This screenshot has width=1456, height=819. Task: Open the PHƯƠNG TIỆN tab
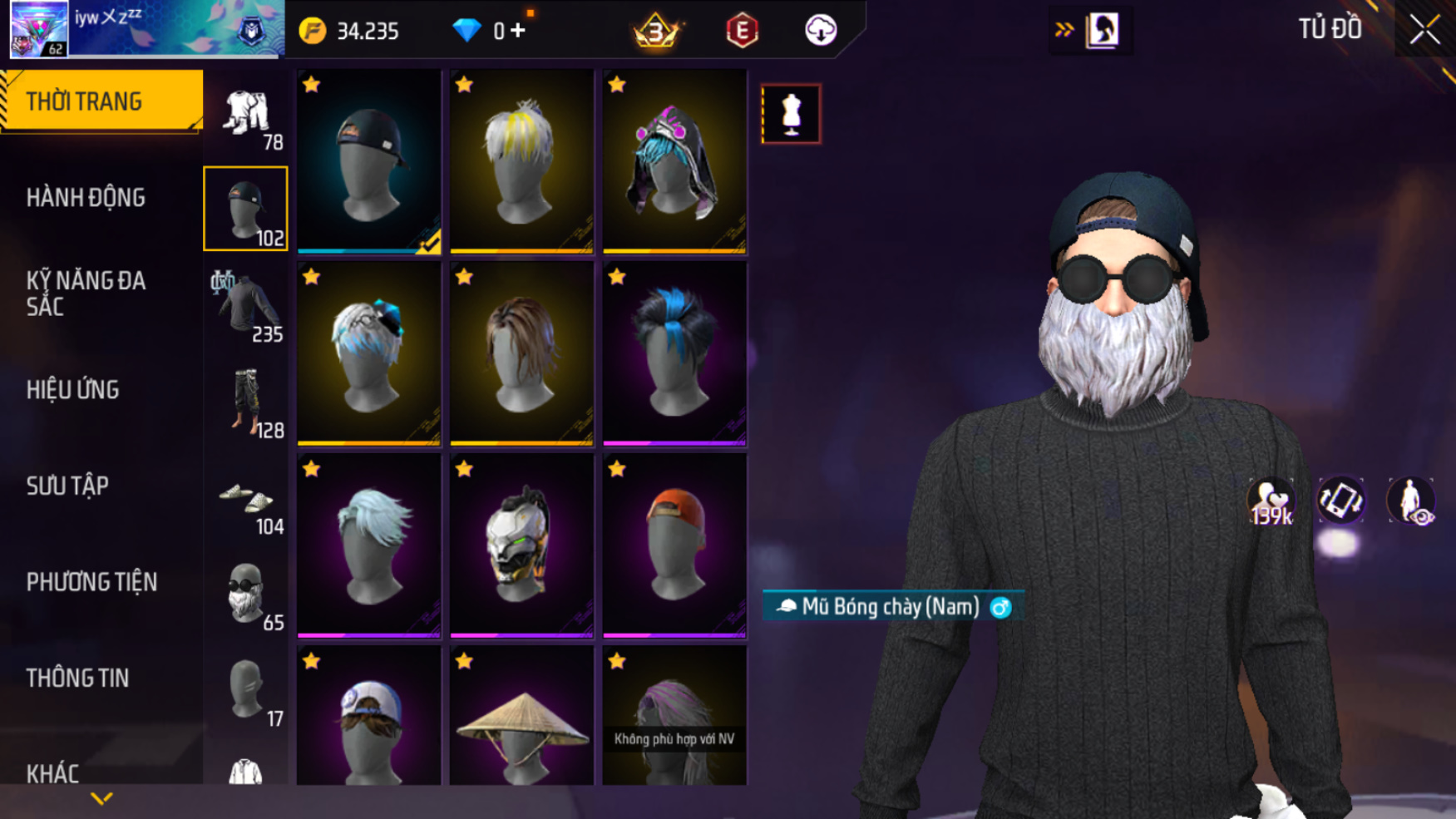[91, 582]
